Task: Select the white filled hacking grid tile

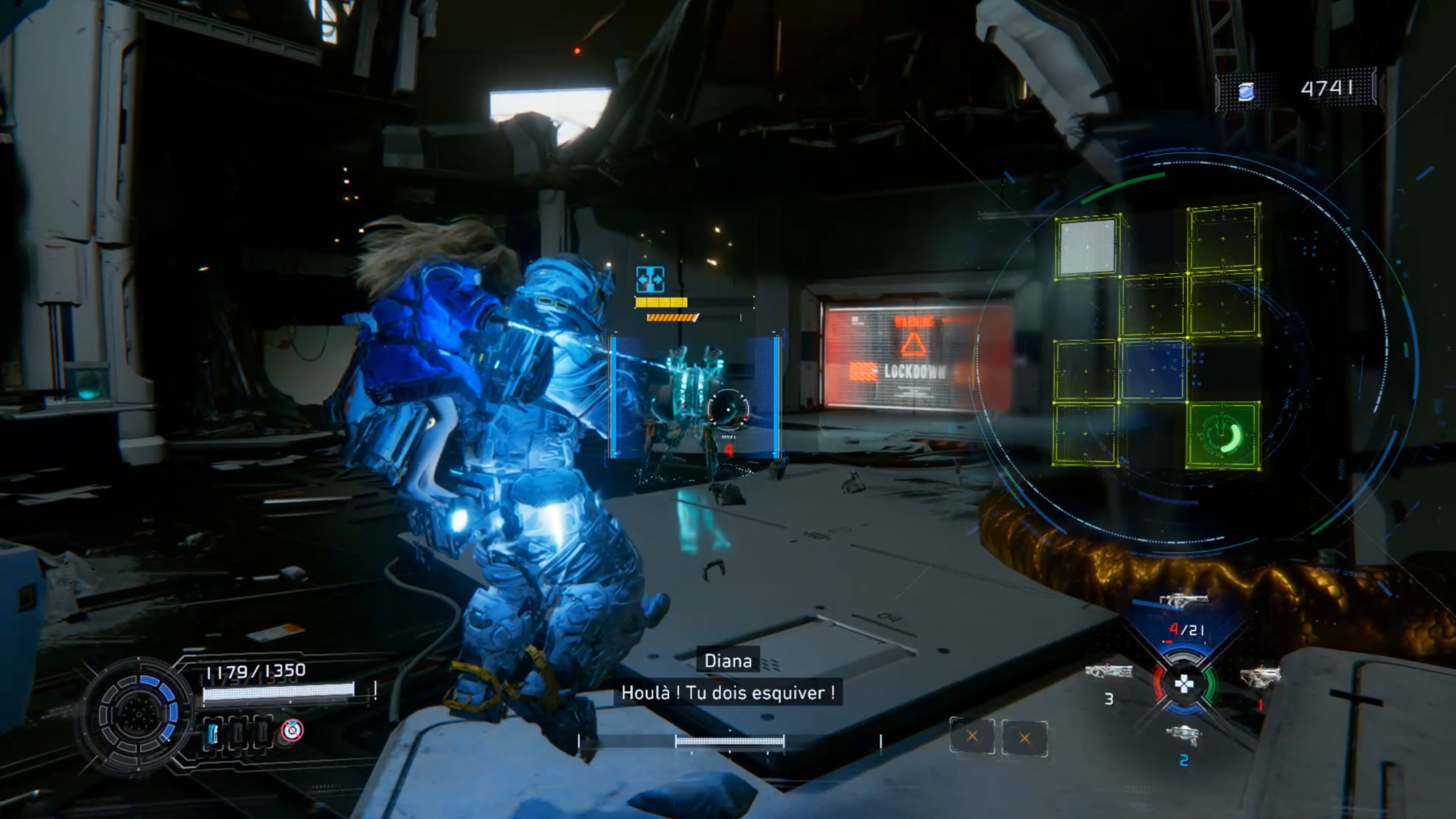Action: point(1087,247)
